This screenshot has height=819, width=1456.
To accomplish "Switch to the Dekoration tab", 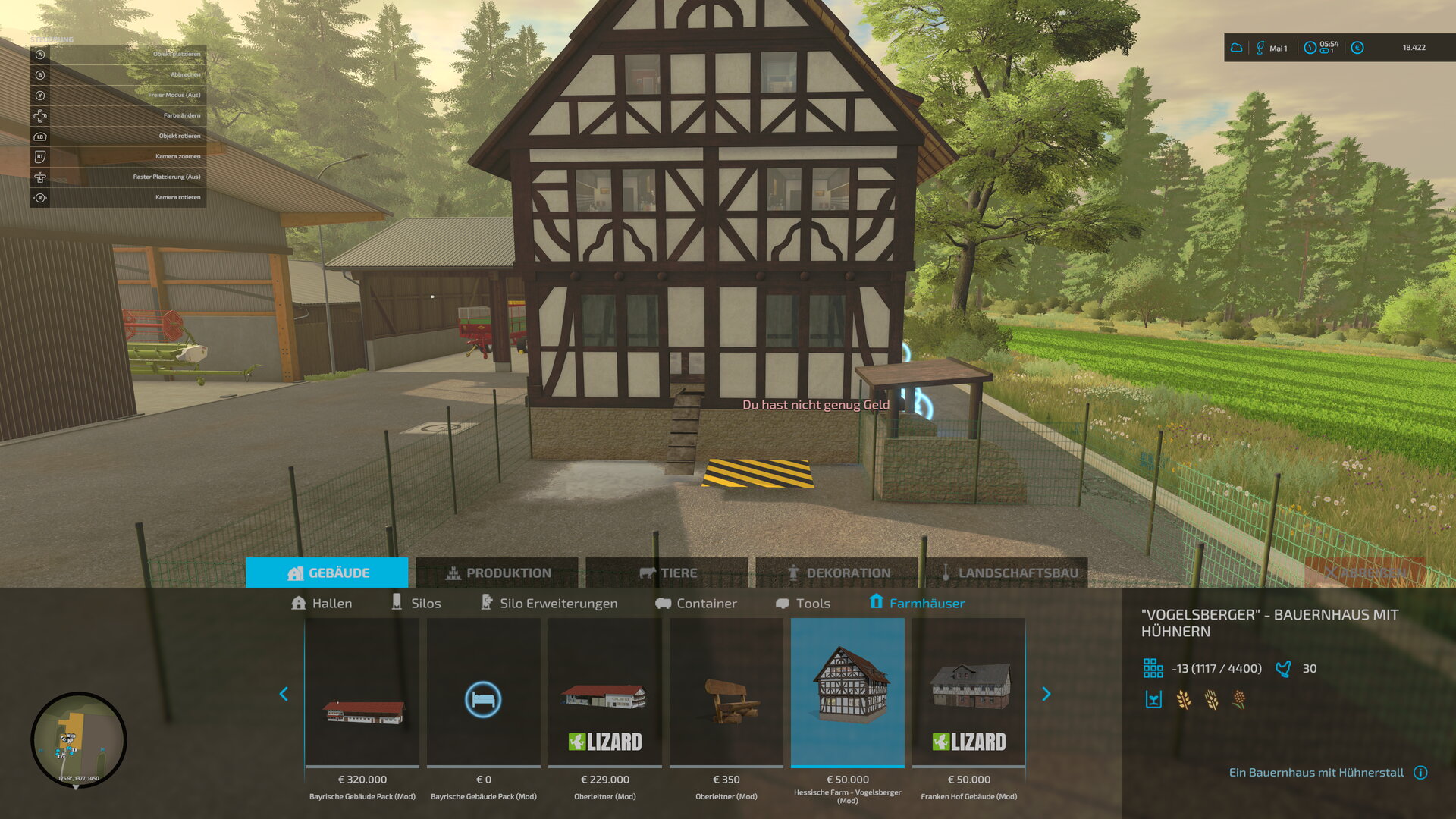I will [x=838, y=573].
